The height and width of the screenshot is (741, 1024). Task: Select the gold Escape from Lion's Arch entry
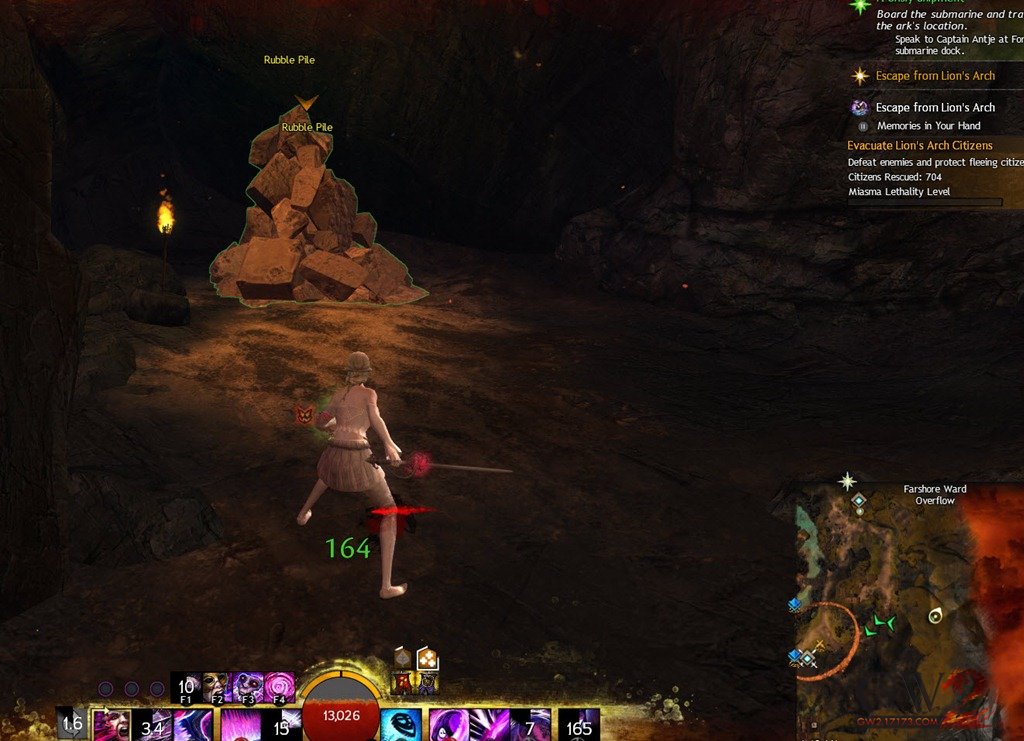click(x=935, y=76)
